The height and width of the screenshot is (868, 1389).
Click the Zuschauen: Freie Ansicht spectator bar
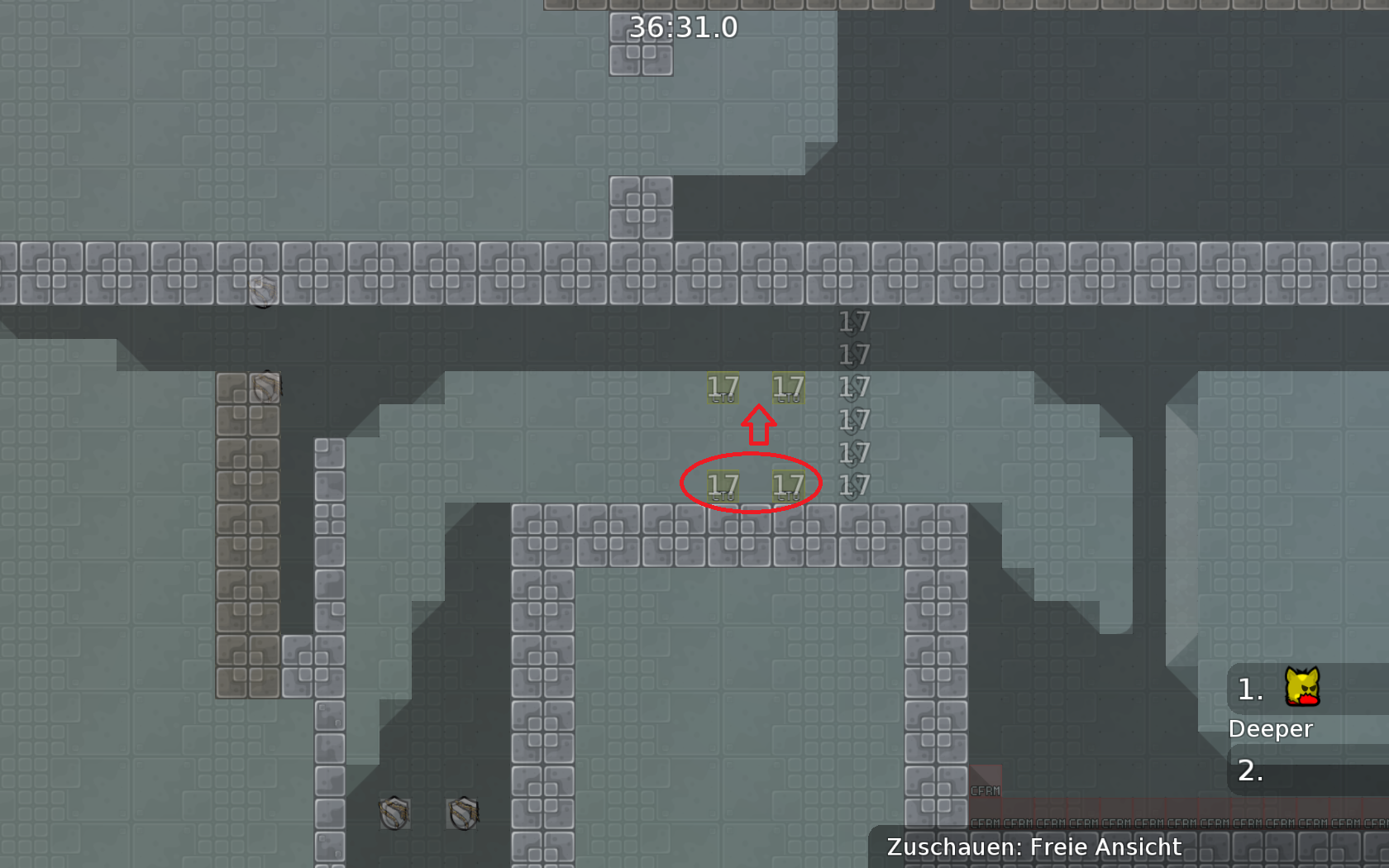1033,847
